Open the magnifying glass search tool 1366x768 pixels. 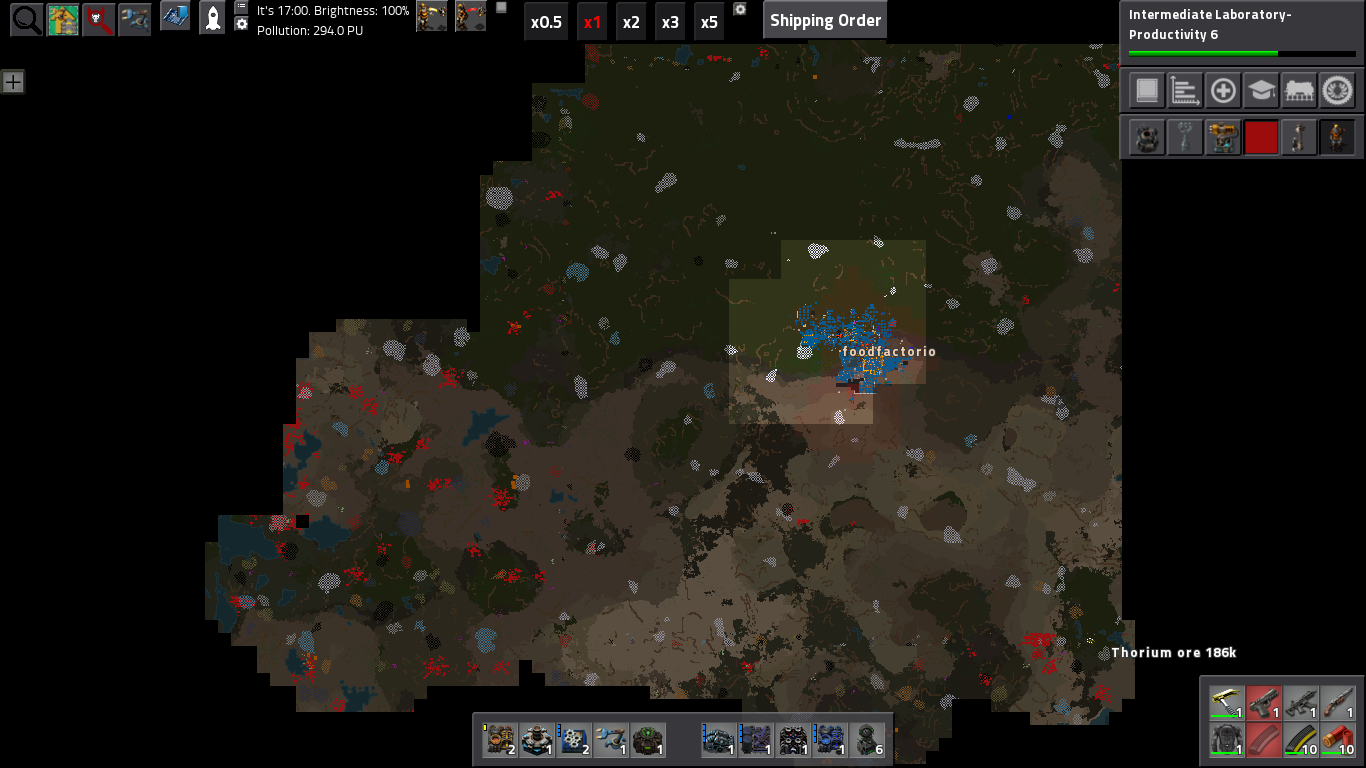click(26, 20)
